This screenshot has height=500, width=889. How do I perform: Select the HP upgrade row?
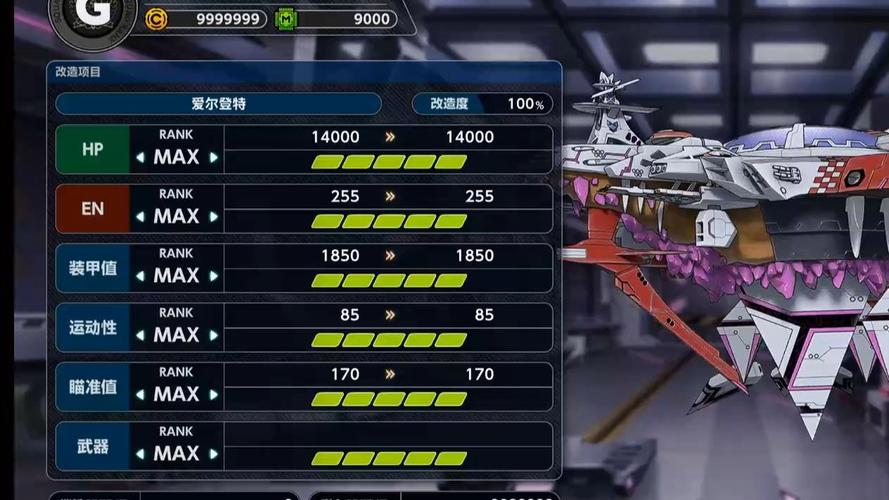[92, 149]
